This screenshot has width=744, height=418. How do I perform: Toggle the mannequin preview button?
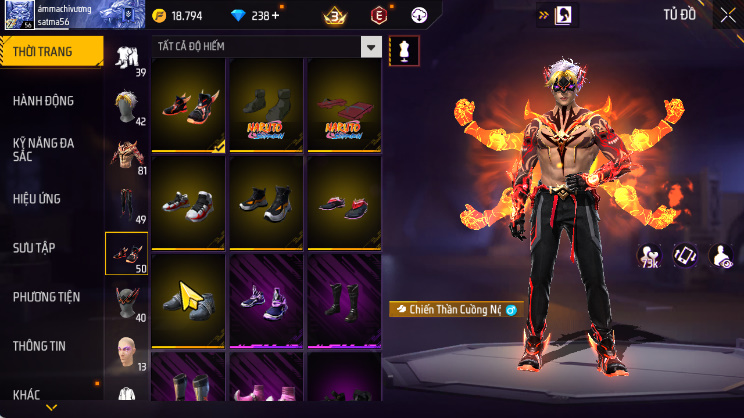tap(404, 50)
